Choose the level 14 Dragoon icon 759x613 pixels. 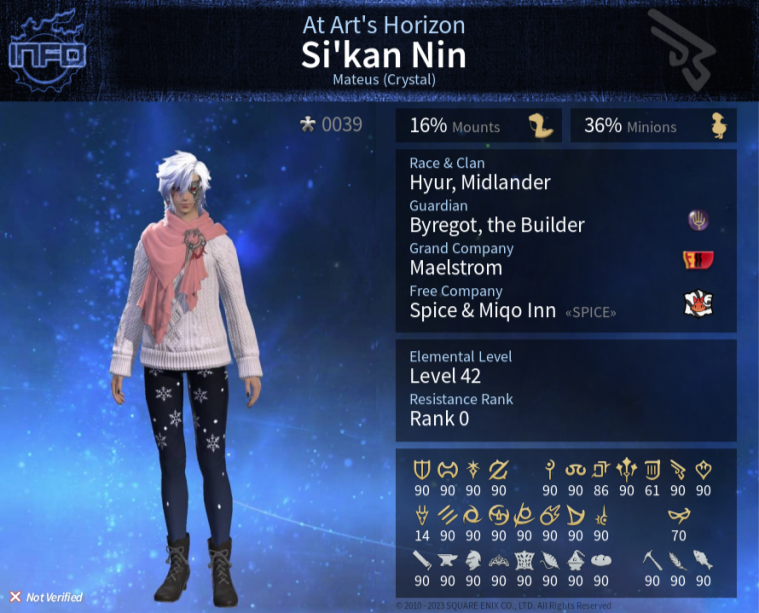(422, 516)
